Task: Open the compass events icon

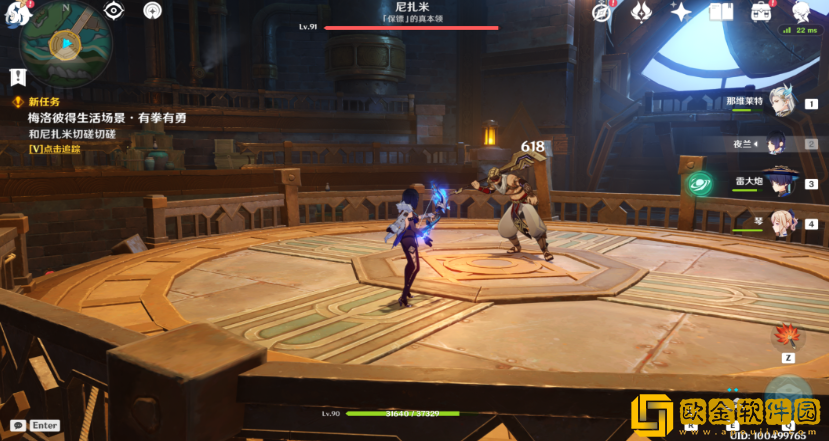Action: point(601,12)
